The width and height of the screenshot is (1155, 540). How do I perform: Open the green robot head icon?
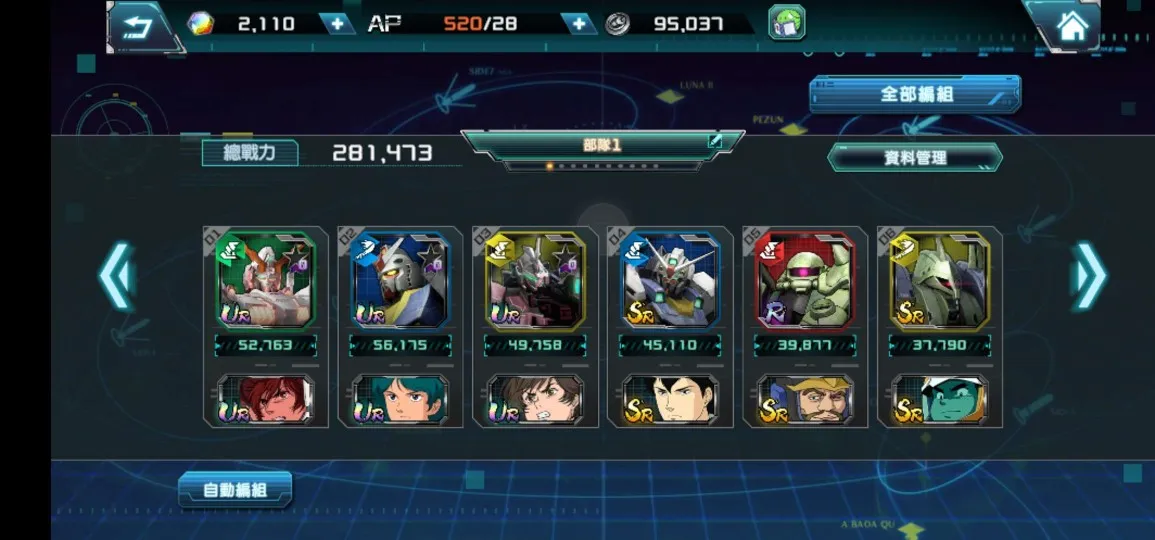click(x=786, y=23)
